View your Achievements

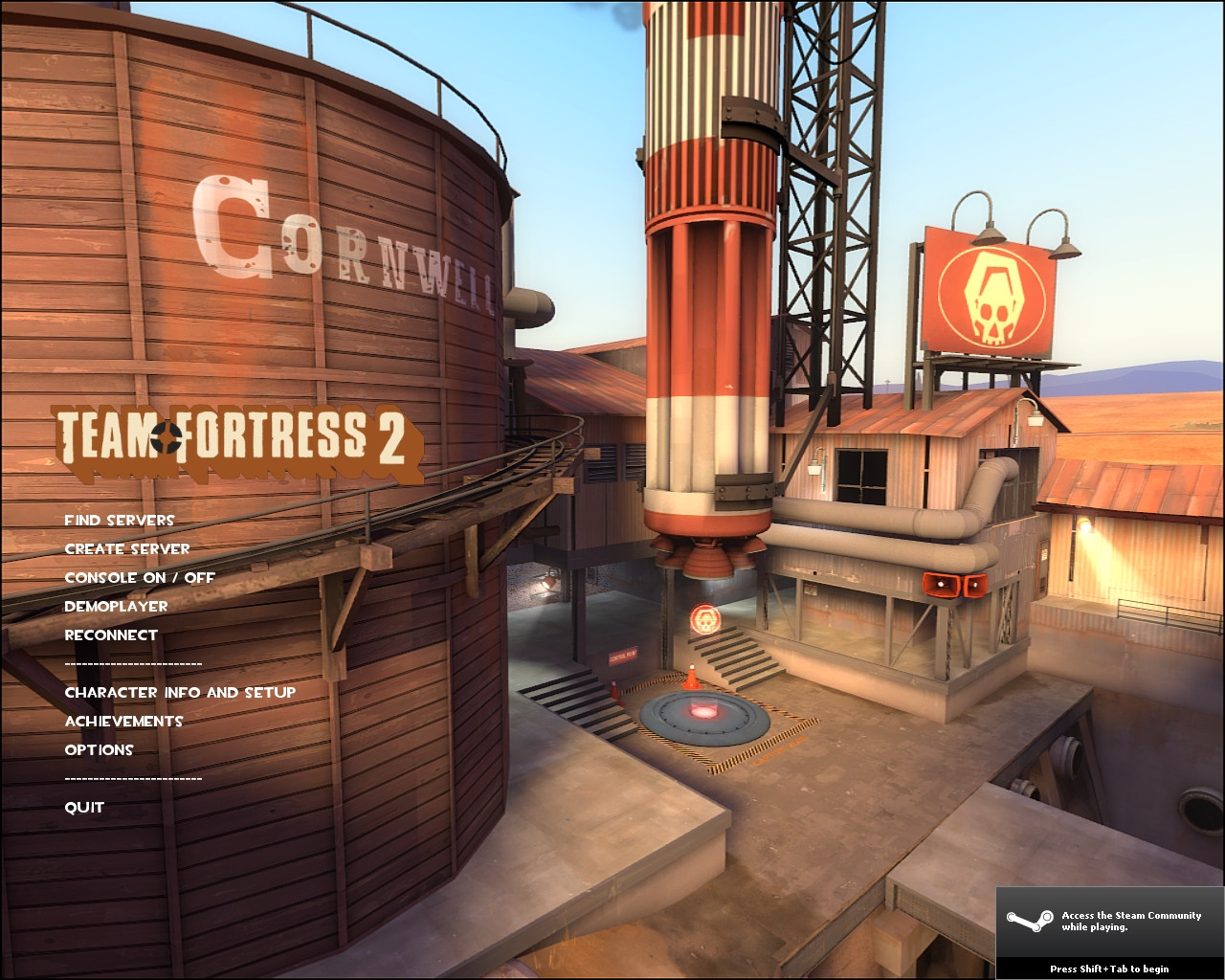click(123, 721)
